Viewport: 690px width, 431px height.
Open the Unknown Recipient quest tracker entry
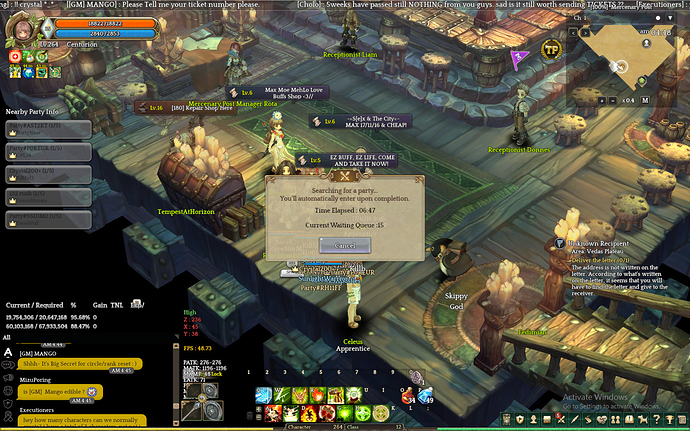600,244
